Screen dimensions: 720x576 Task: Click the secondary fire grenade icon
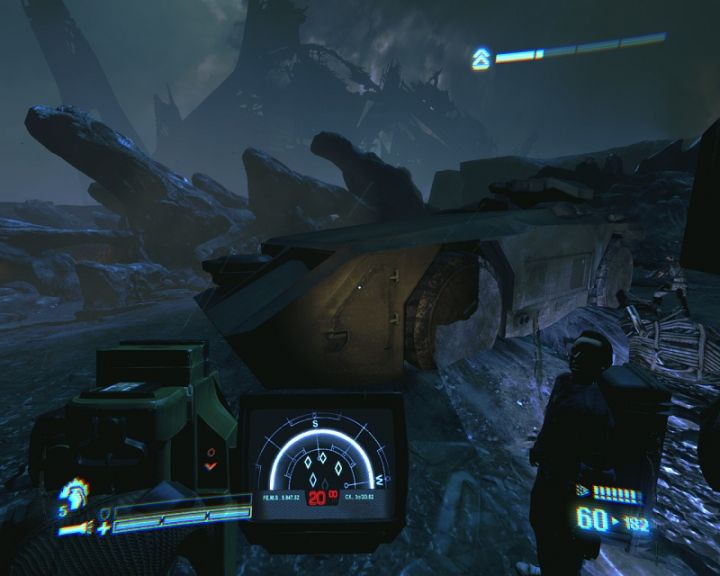pyautogui.click(x=583, y=491)
